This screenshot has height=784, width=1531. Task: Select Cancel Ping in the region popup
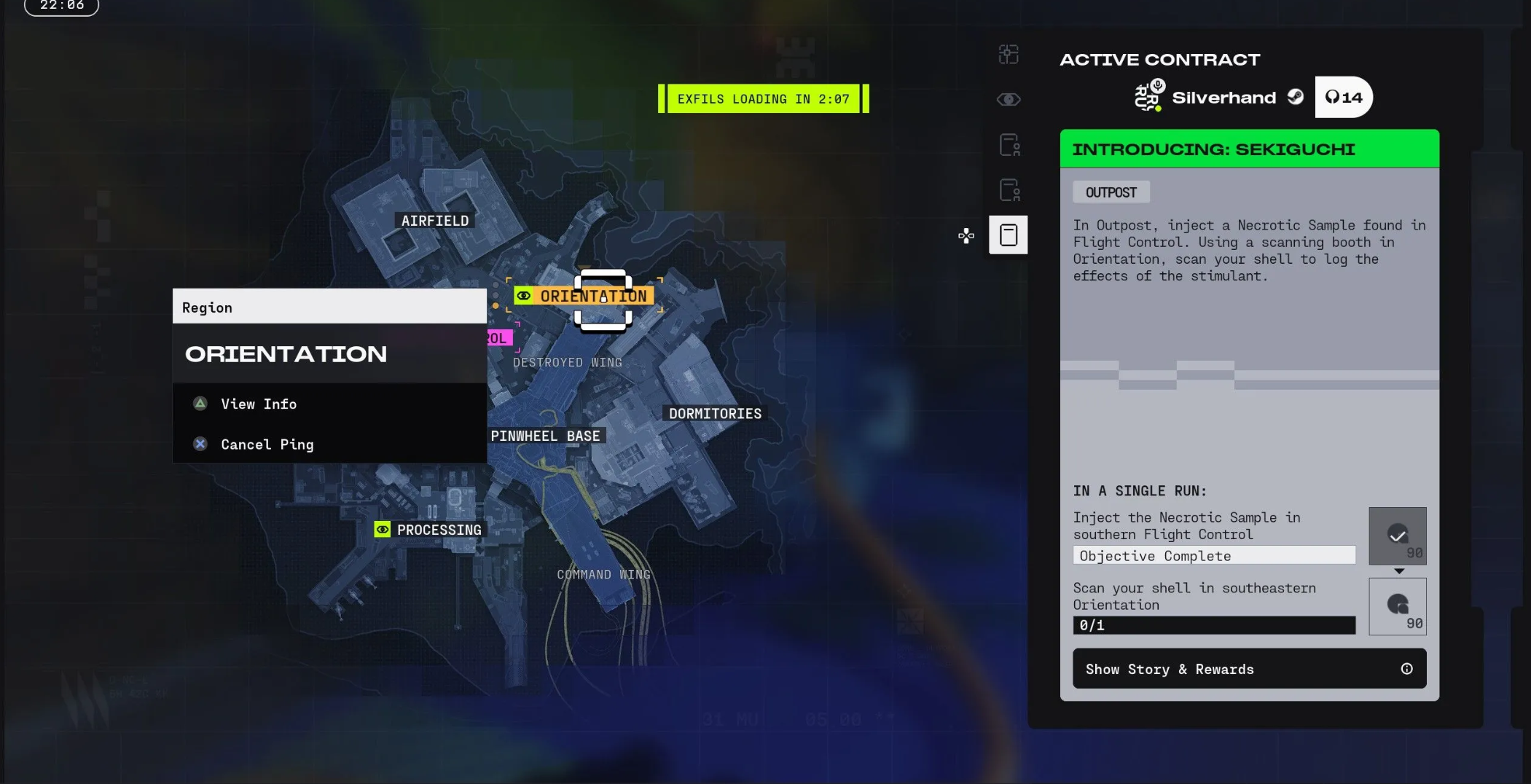tap(267, 444)
